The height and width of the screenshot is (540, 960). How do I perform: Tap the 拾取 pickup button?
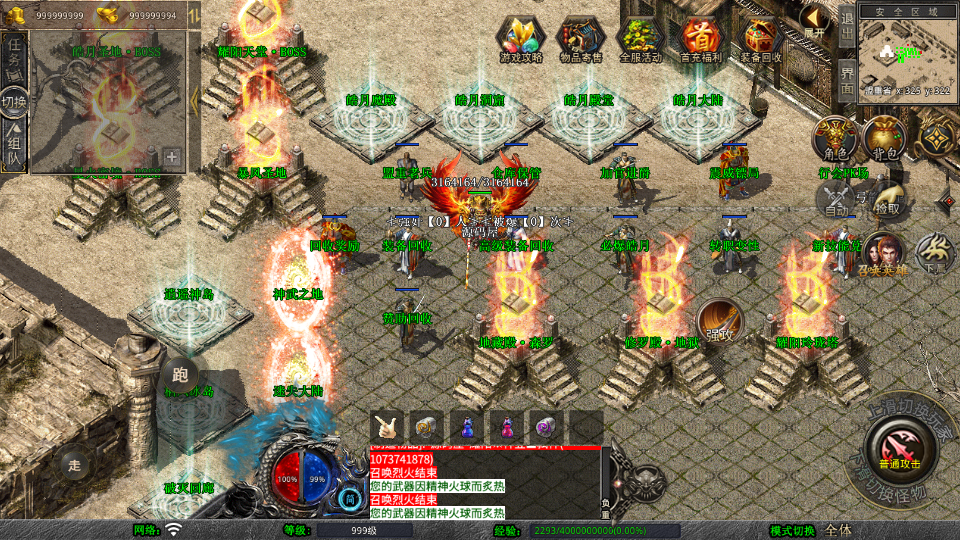click(886, 200)
